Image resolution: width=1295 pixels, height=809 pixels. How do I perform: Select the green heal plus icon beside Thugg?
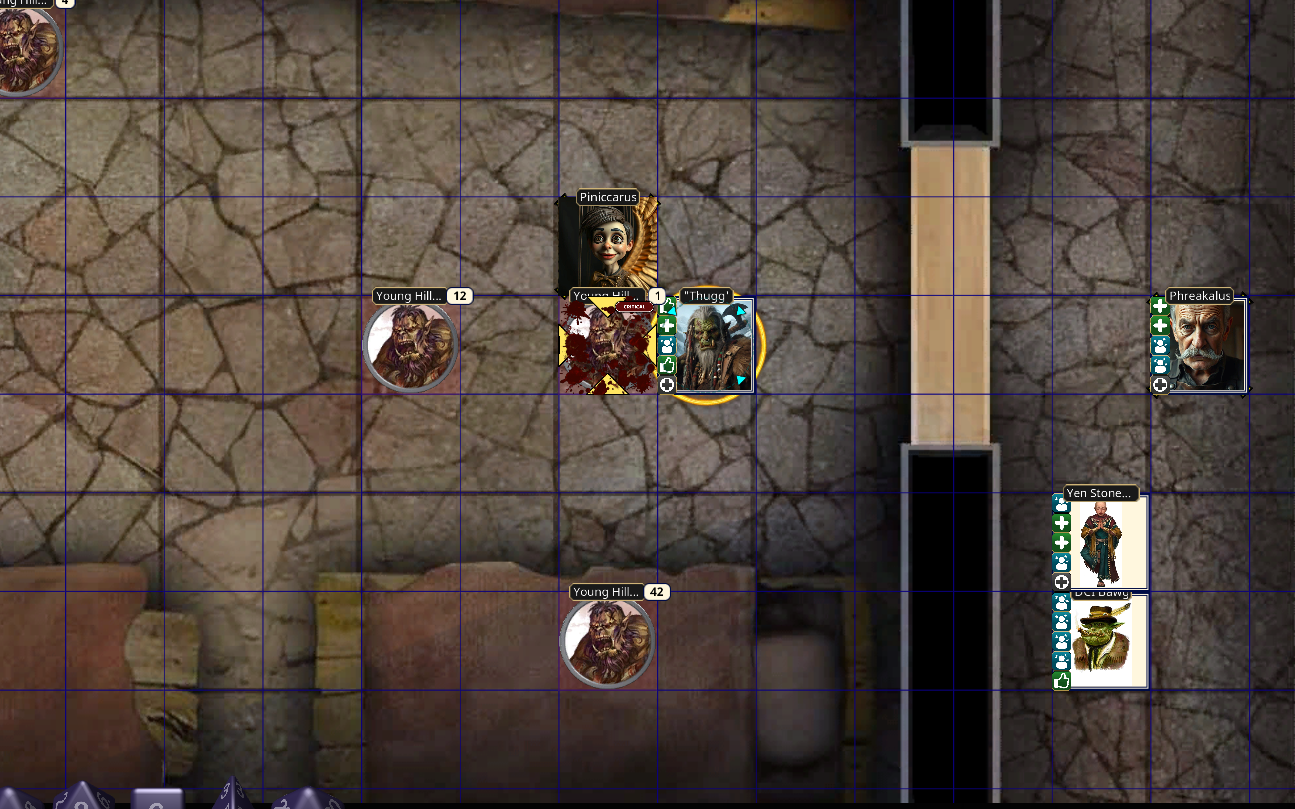coord(667,325)
